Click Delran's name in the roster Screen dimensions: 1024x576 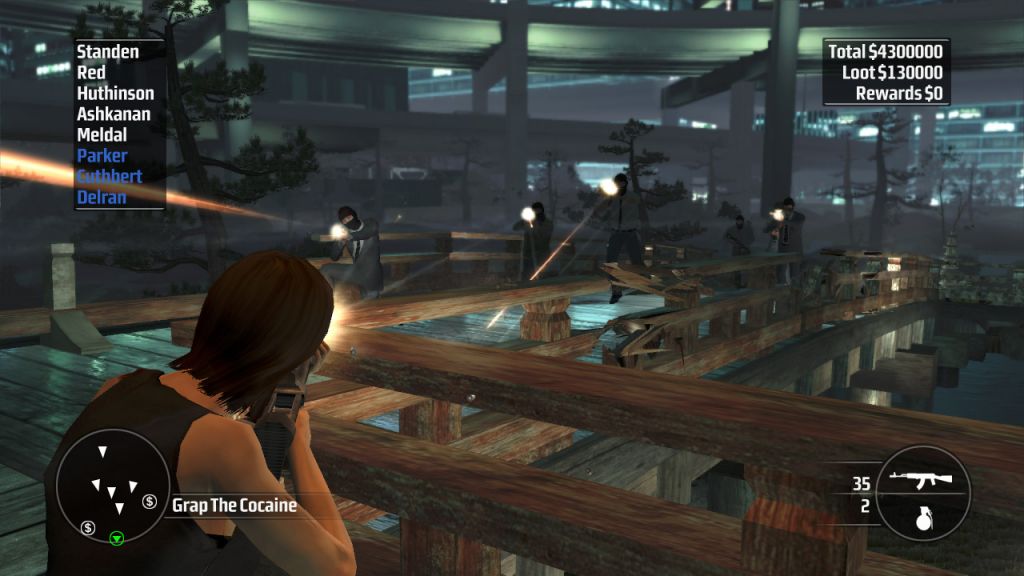pos(101,197)
